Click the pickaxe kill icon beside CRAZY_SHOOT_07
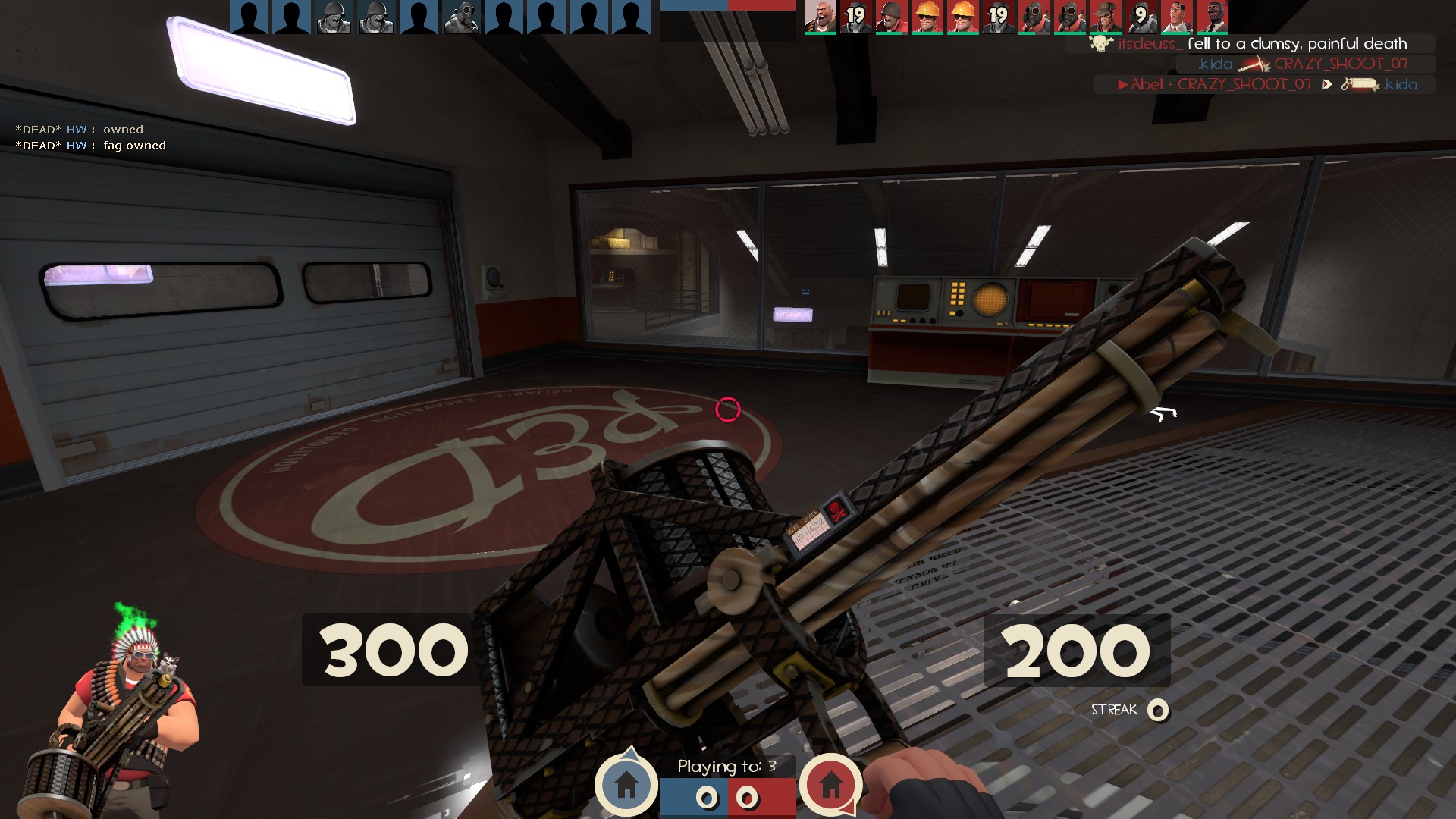1456x819 pixels. coord(1253,65)
